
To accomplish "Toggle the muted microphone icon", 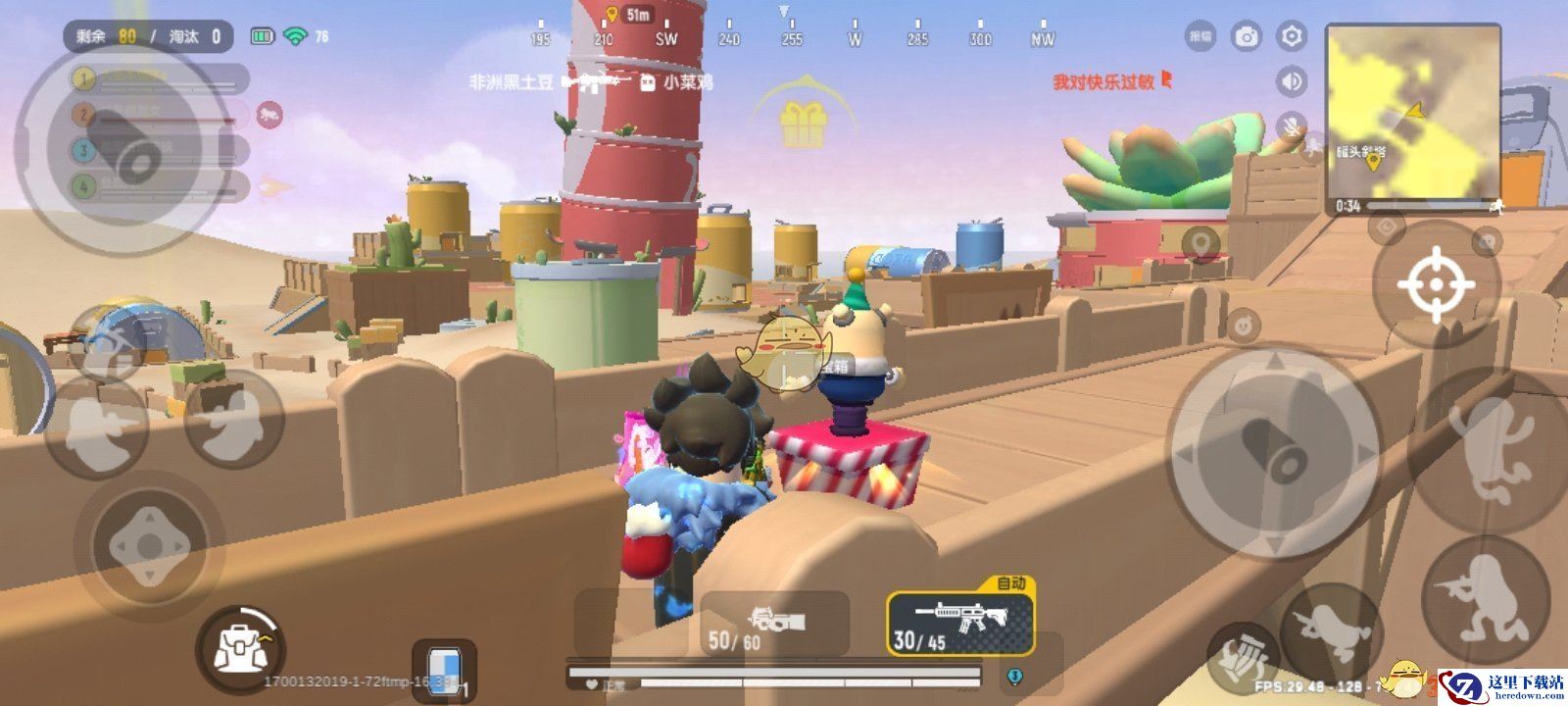I will coord(1292,126).
